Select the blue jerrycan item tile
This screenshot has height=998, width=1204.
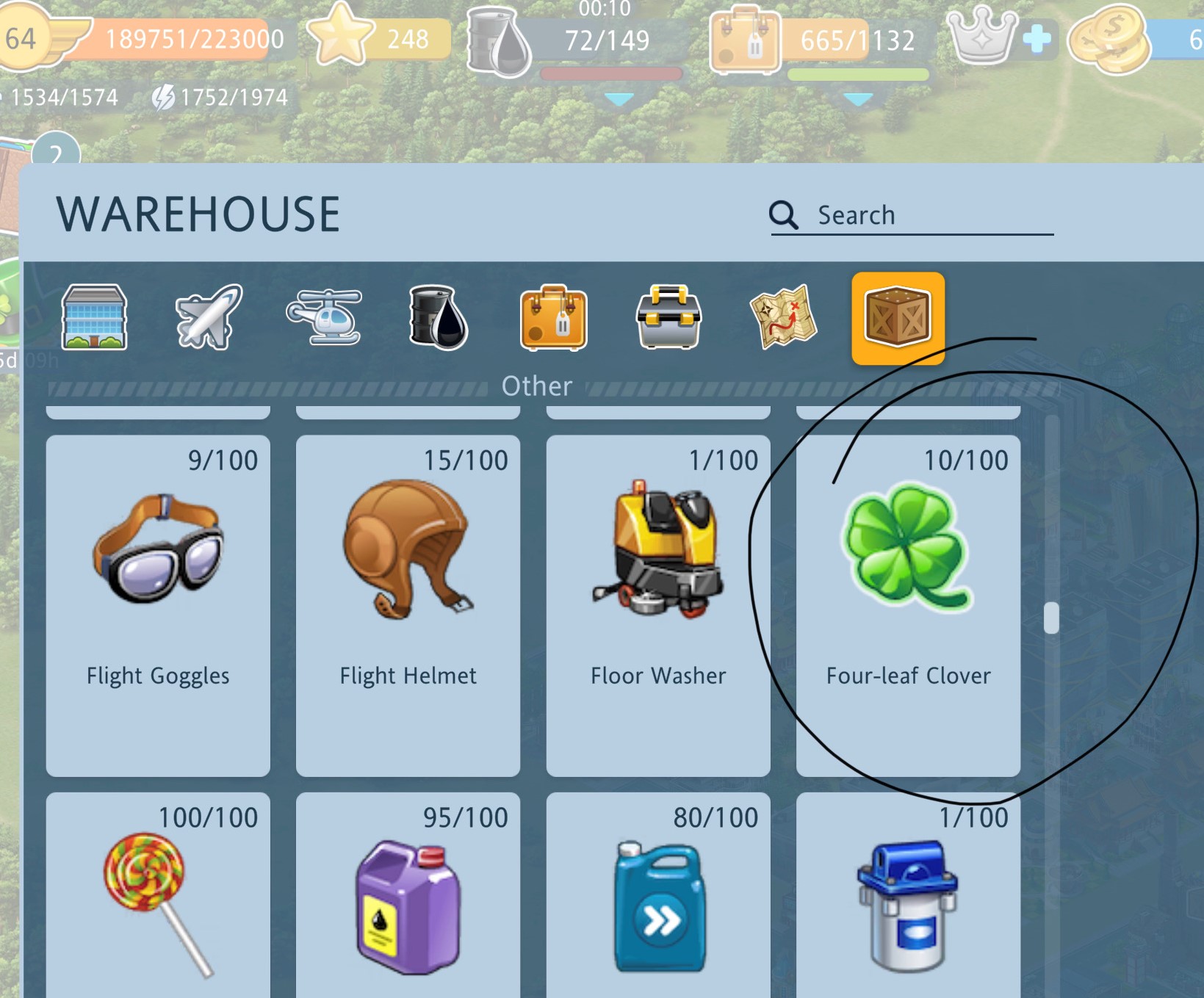[658, 896]
